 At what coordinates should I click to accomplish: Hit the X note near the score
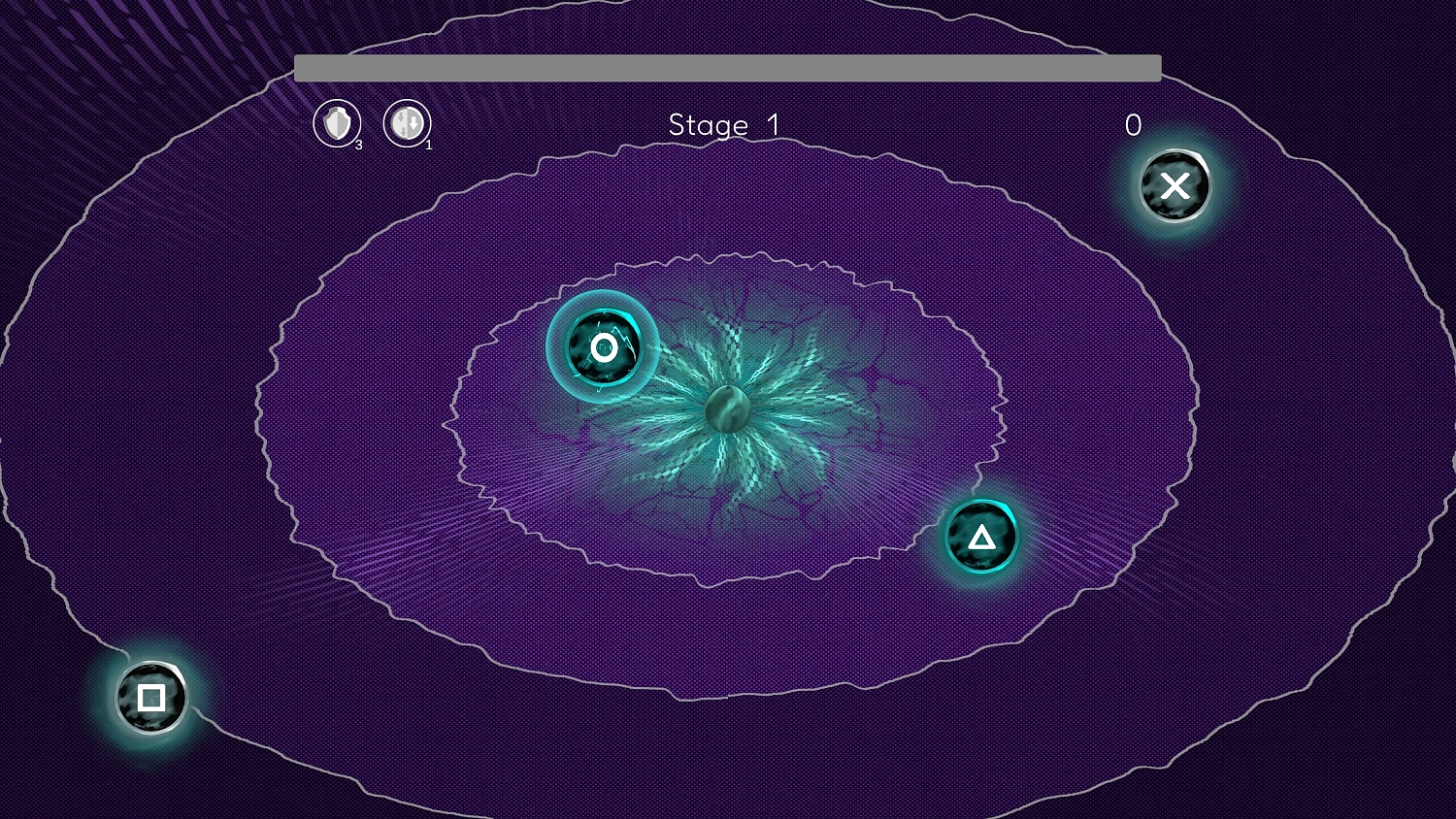1175,186
